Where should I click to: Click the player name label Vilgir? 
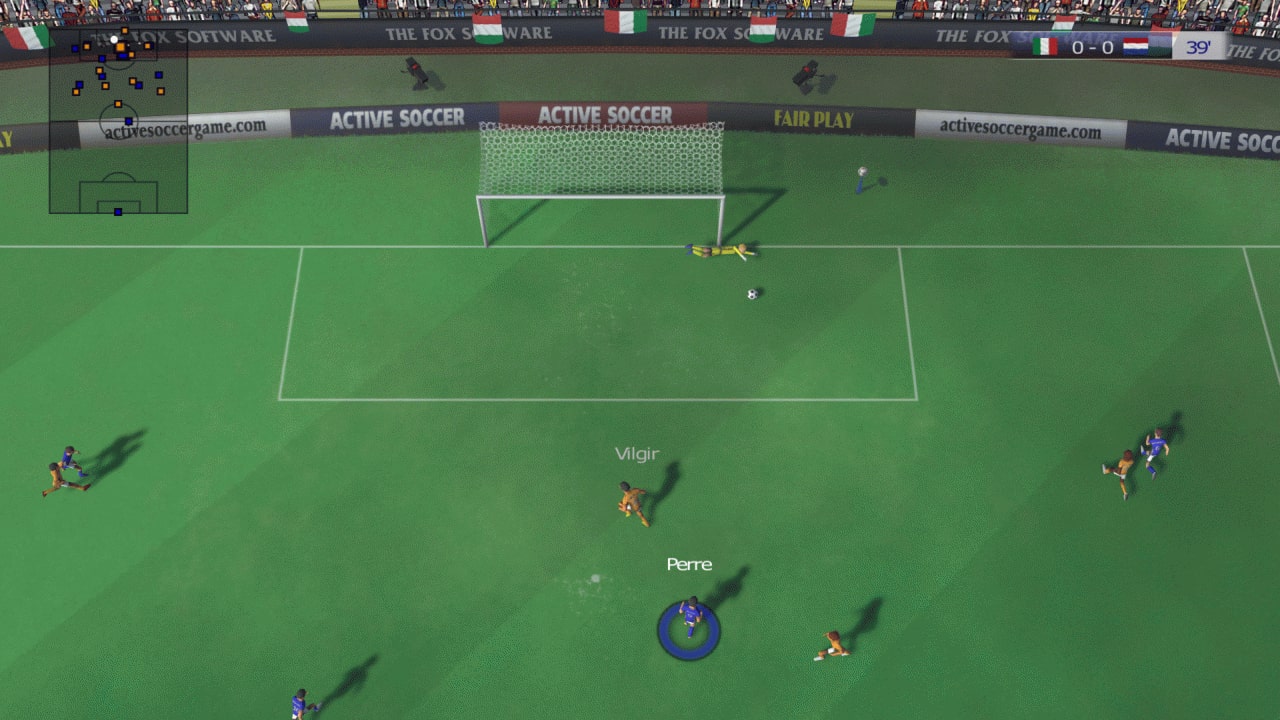tap(637, 453)
